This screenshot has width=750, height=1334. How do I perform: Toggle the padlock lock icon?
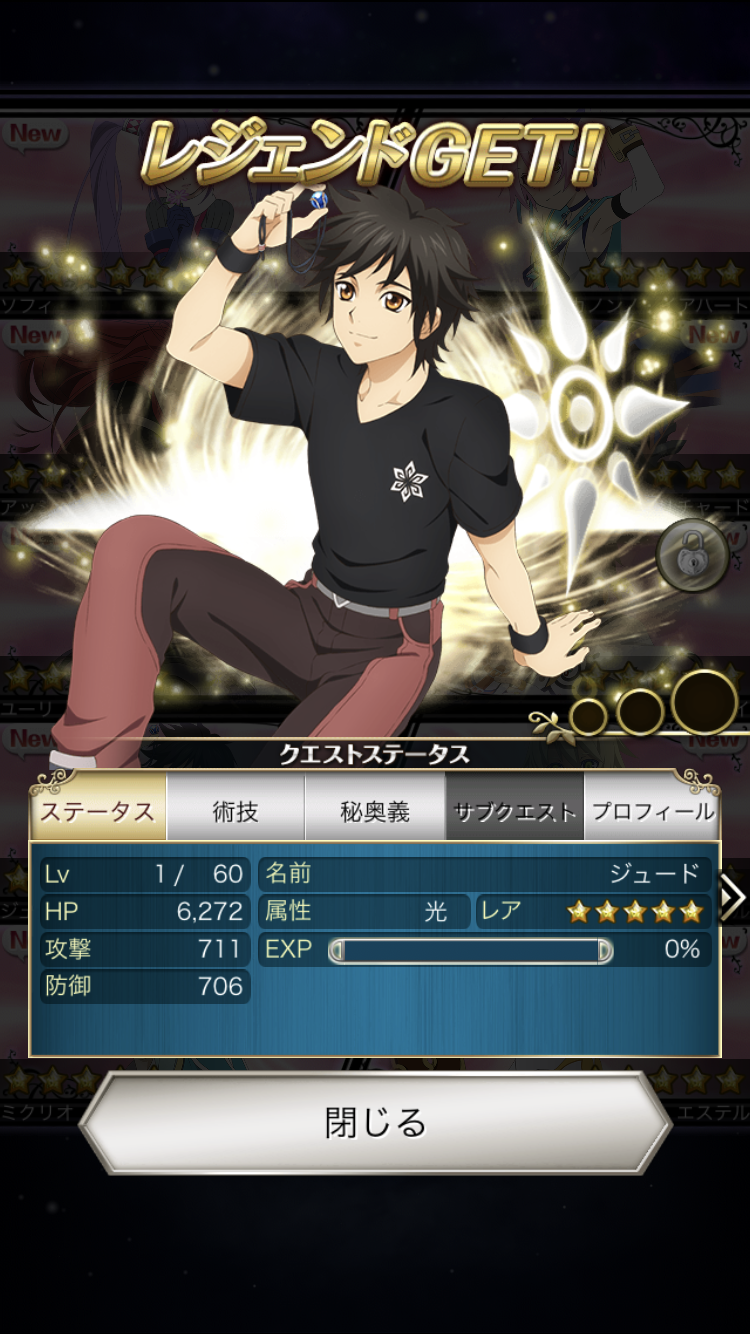click(692, 553)
